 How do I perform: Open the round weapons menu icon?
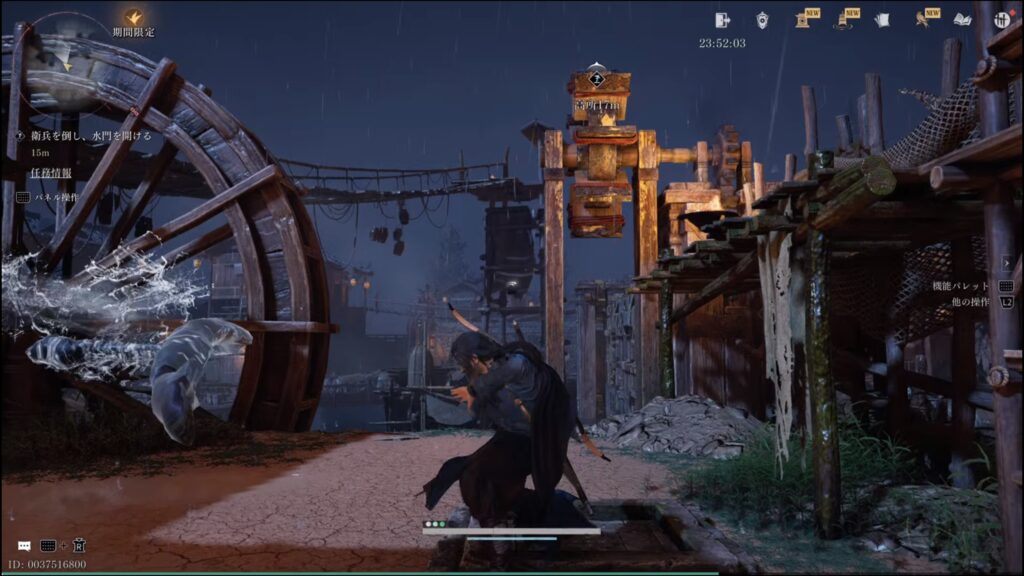[x=1001, y=19]
